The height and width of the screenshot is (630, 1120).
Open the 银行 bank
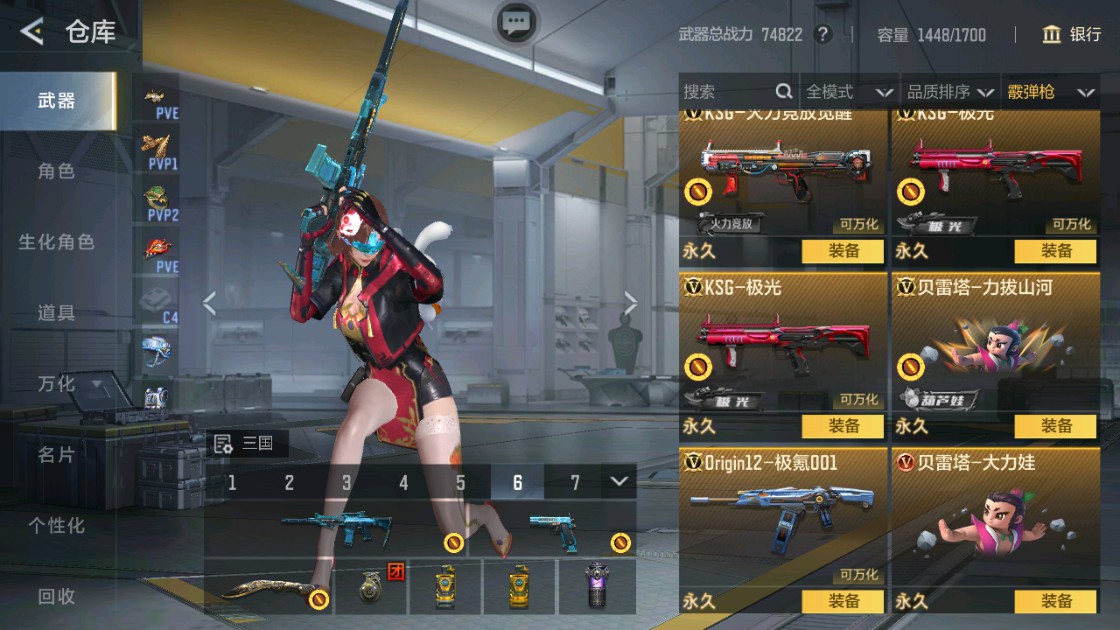(x=1071, y=35)
